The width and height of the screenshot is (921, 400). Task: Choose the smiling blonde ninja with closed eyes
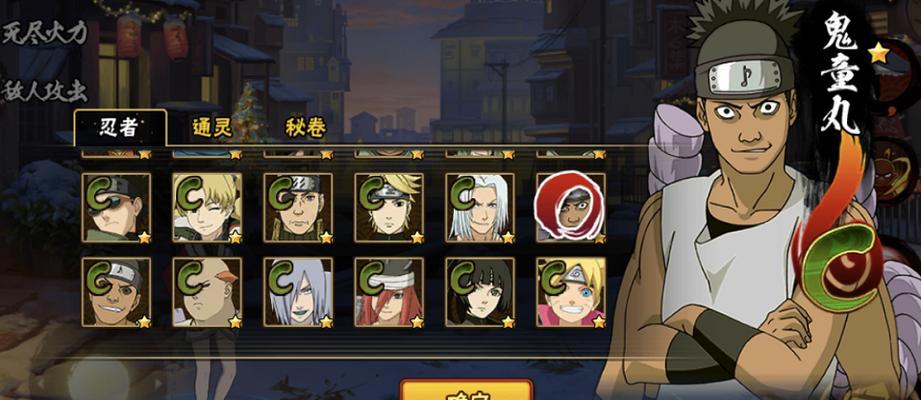(207, 207)
